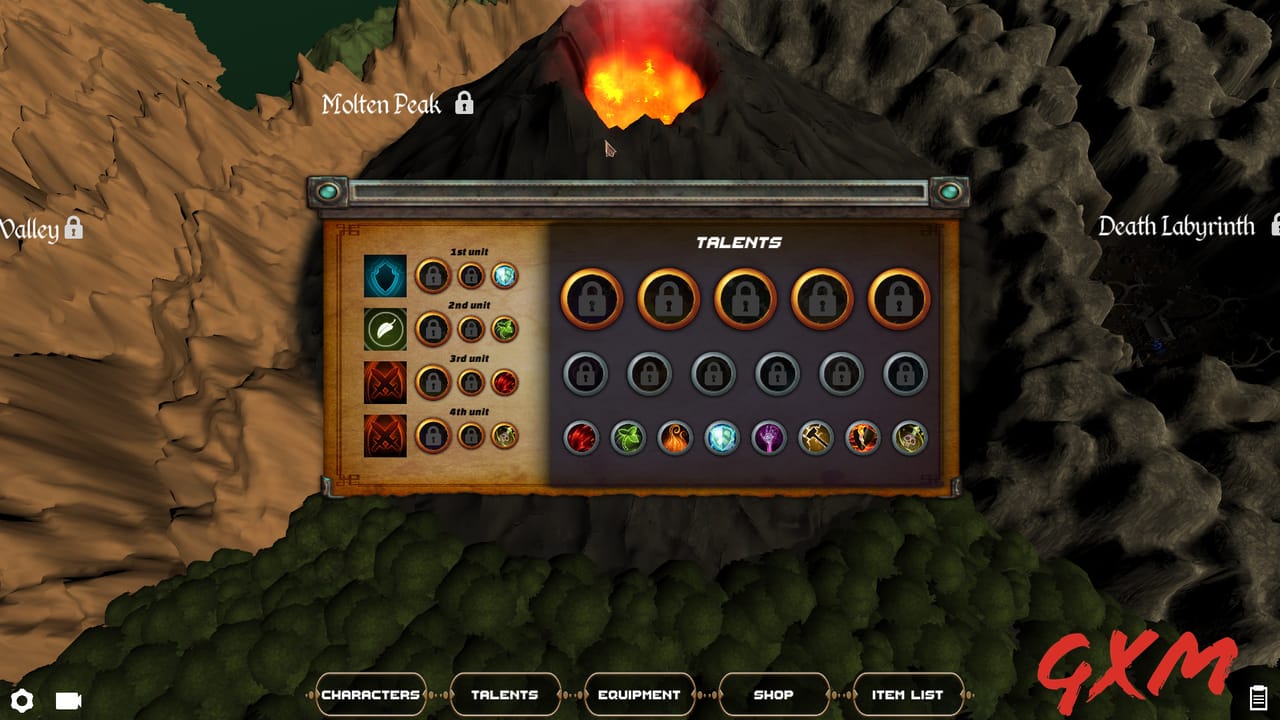The width and height of the screenshot is (1280, 720).
Task: View the Item List
Action: click(906, 693)
